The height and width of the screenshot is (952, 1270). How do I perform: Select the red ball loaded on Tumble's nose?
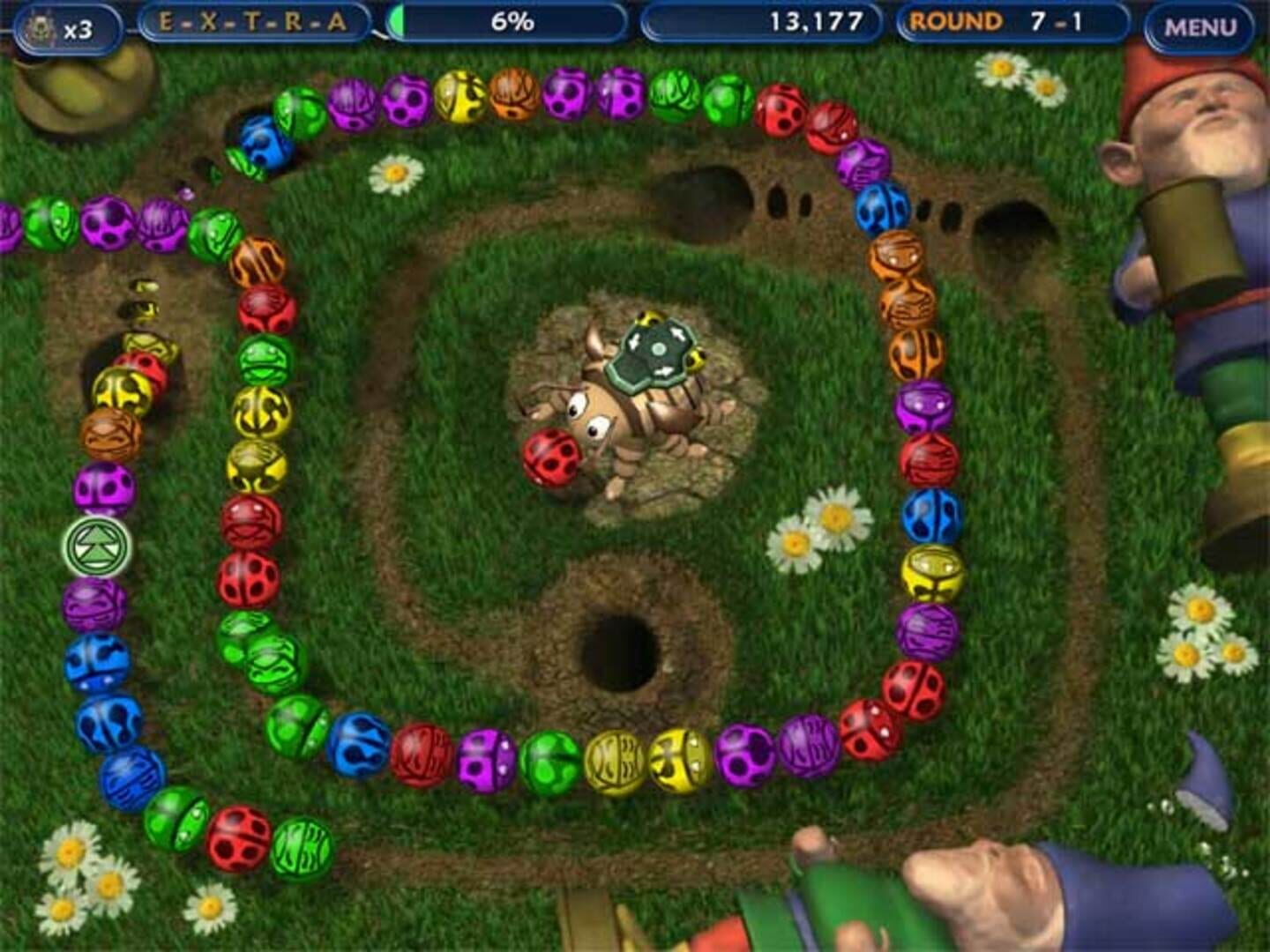[x=549, y=456]
